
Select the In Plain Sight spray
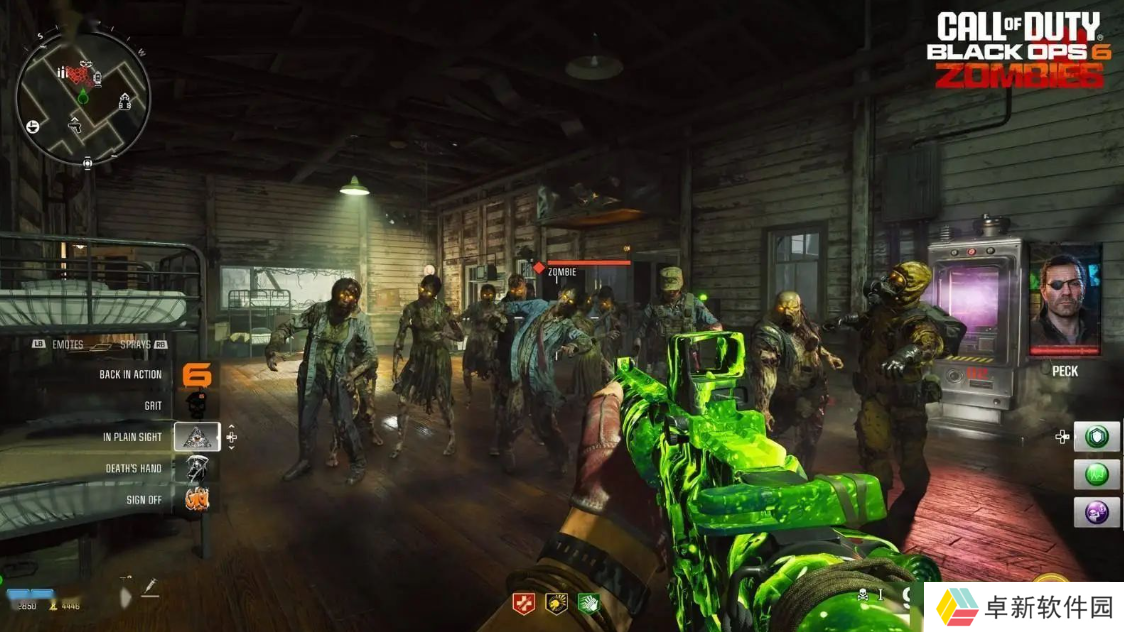coord(197,437)
